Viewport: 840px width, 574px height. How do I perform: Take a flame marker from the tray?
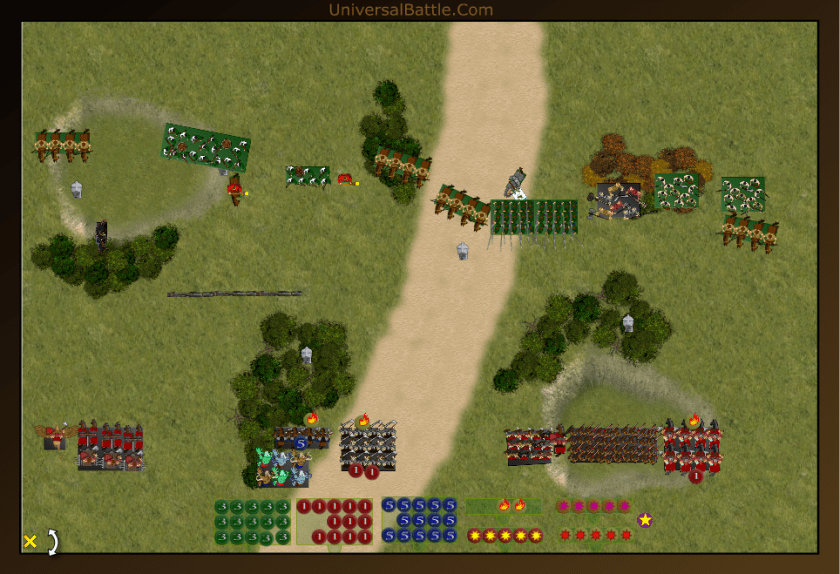pos(505,505)
